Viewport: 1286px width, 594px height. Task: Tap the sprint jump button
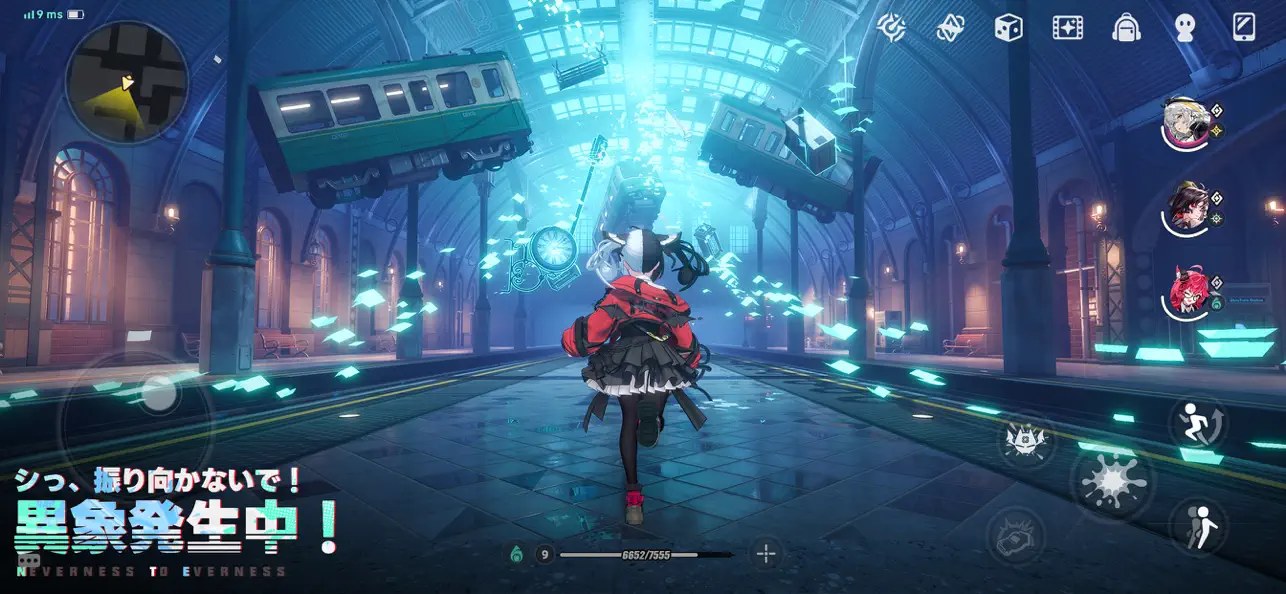click(x=1198, y=425)
